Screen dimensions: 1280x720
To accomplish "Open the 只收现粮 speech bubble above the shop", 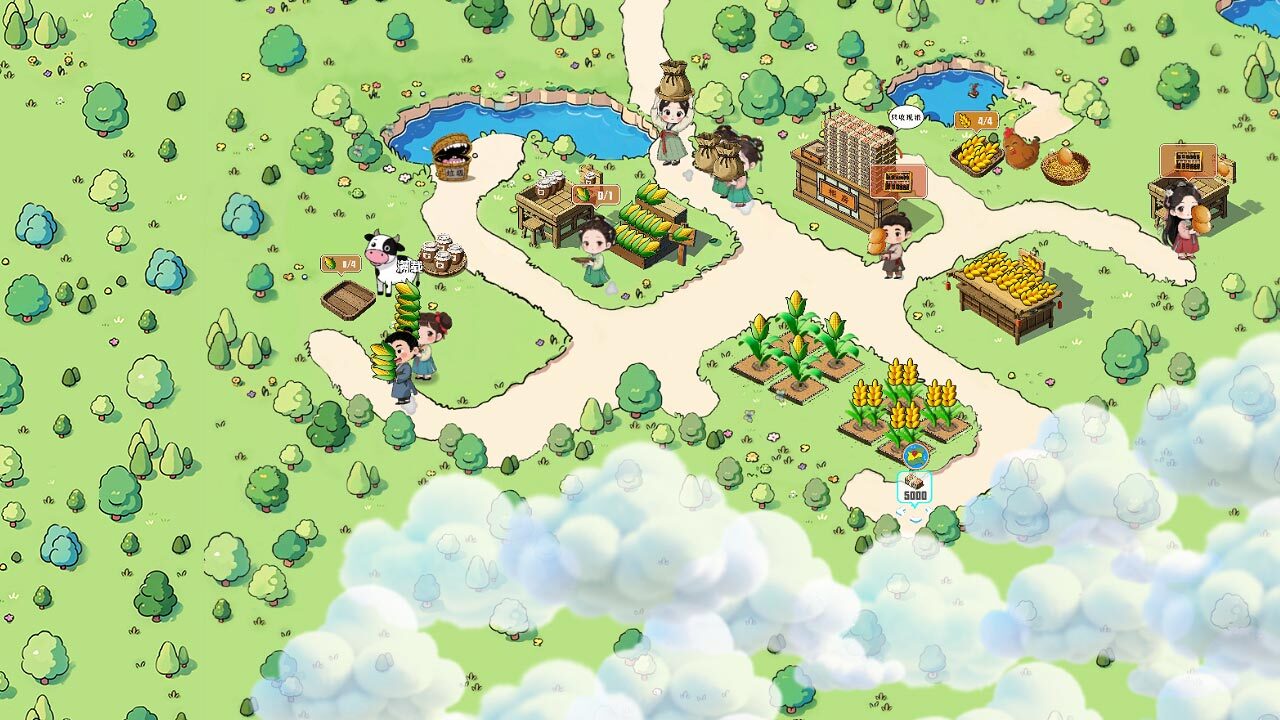I will (x=906, y=115).
